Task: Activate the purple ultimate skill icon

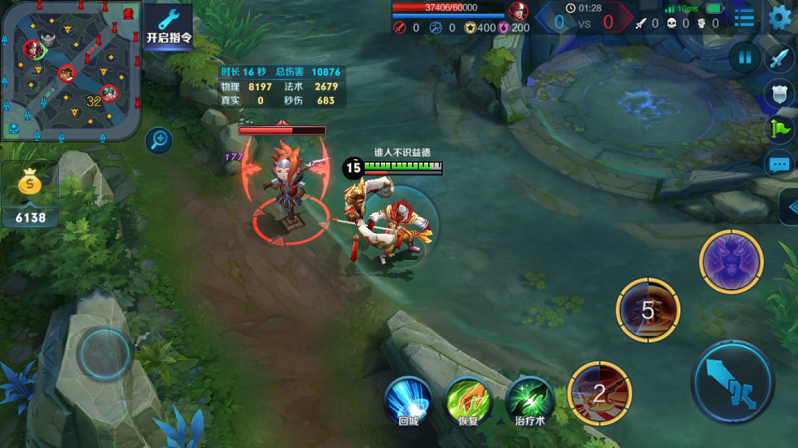Action: click(731, 262)
